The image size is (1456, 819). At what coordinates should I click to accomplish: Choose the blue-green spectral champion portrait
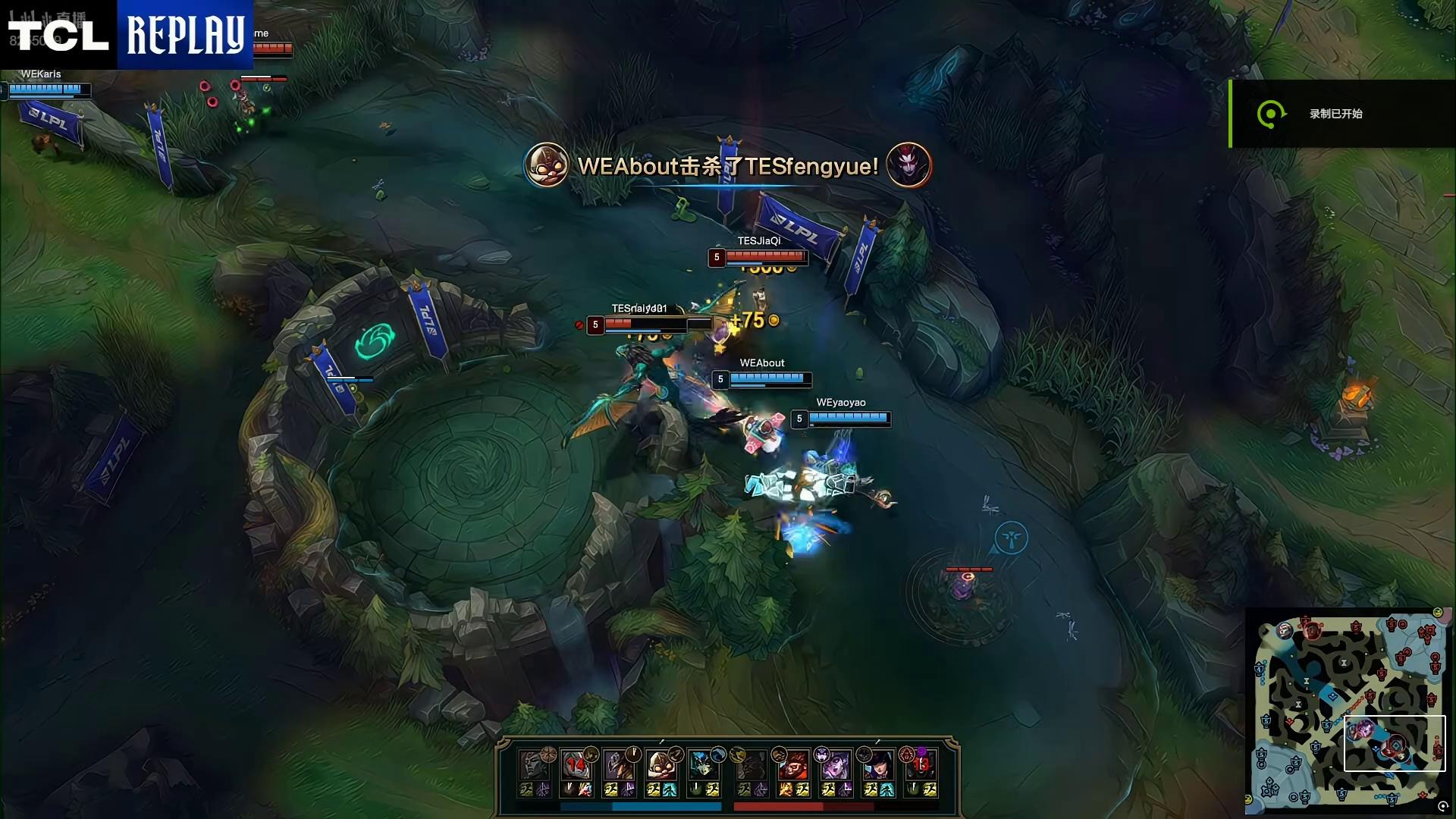pyautogui.click(x=704, y=764)
